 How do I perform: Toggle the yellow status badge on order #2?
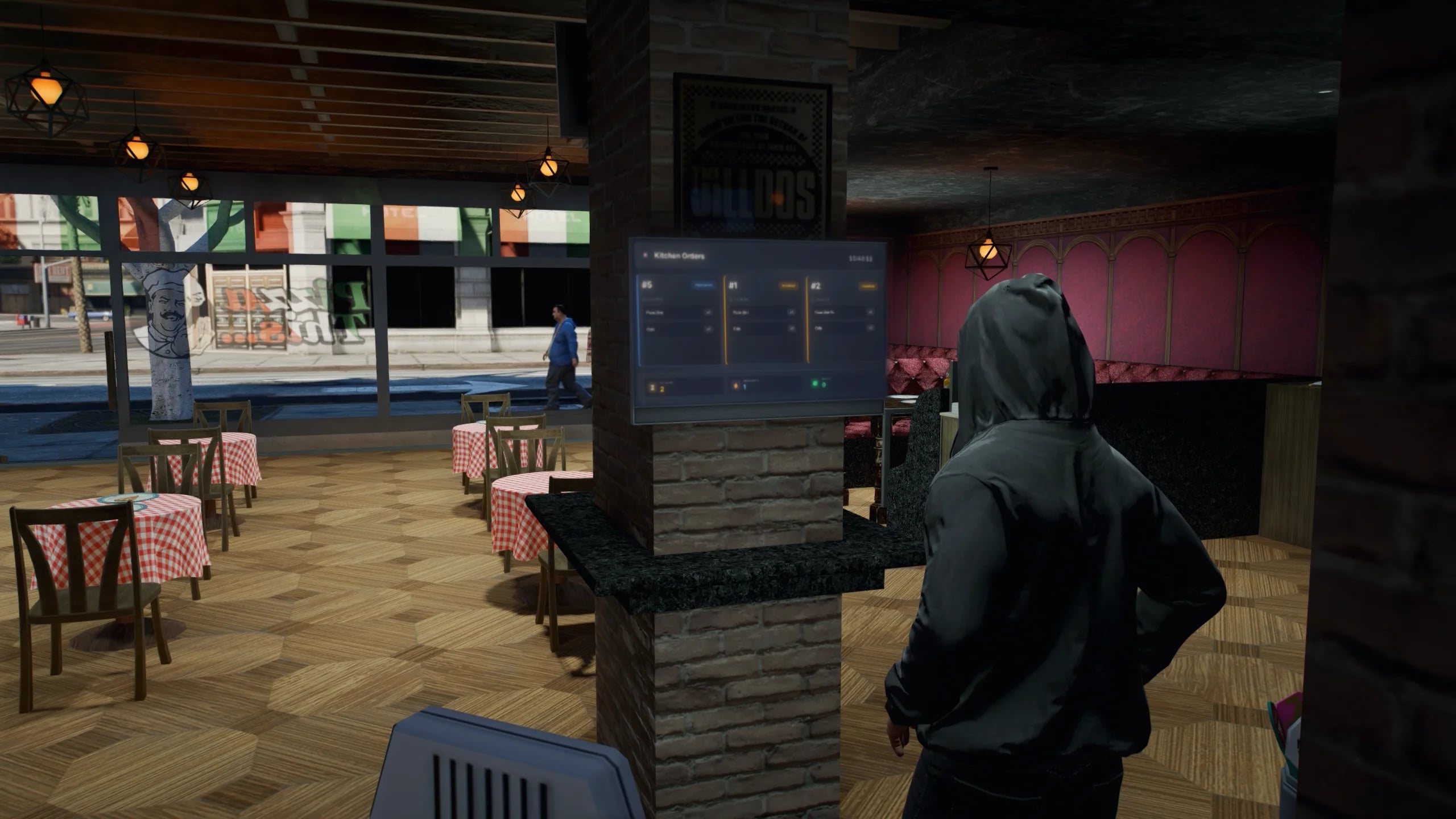click(x=867, y=286)
